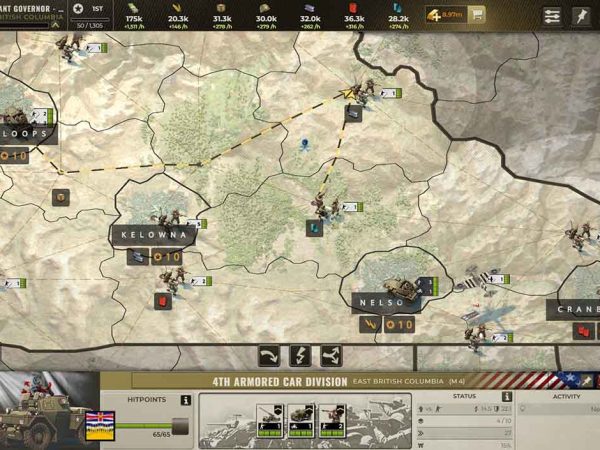Click the red building icon near Kelowna

point(160,299)
